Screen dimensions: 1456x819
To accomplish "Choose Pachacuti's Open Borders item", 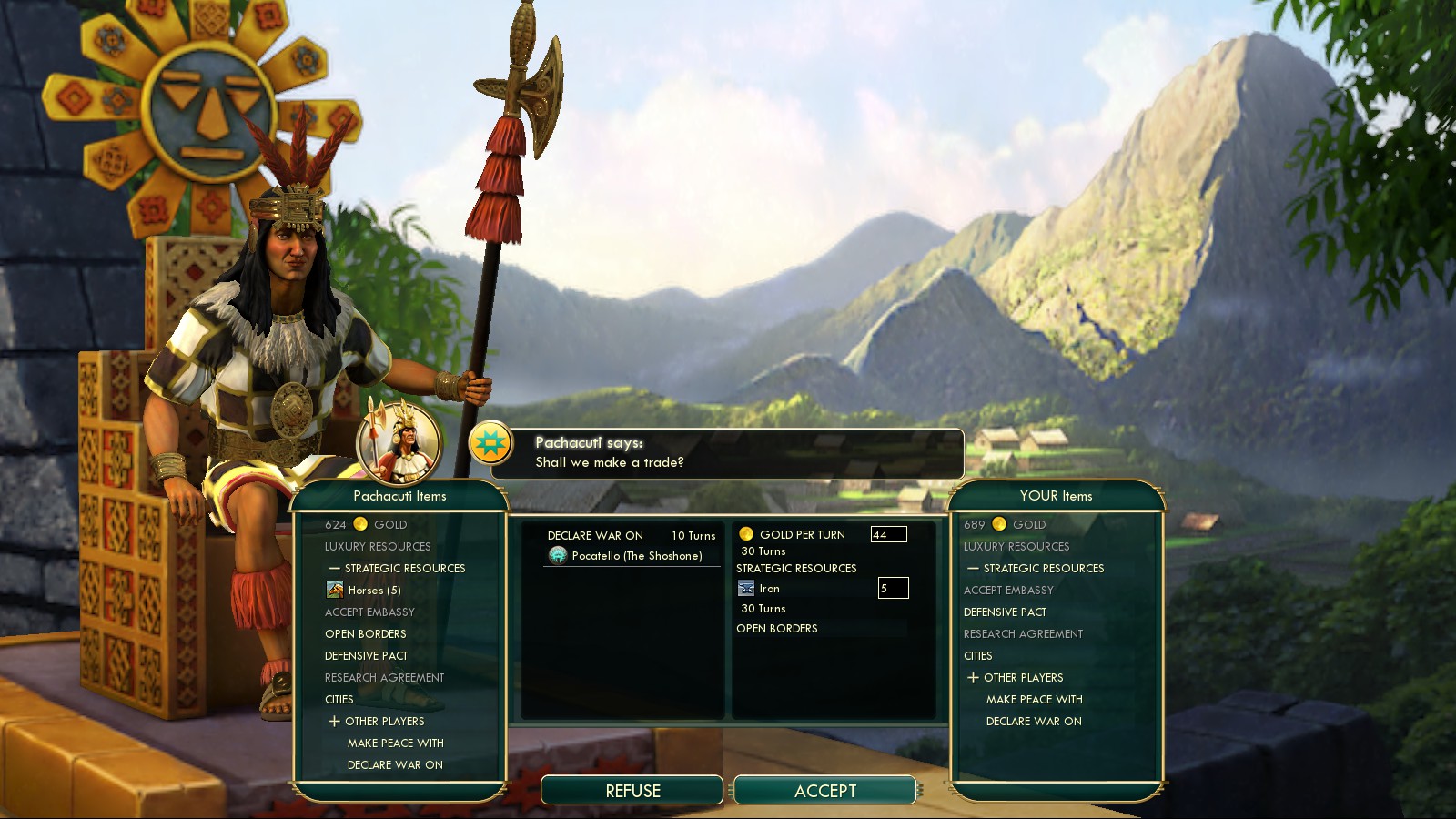I will click(365, 634).
